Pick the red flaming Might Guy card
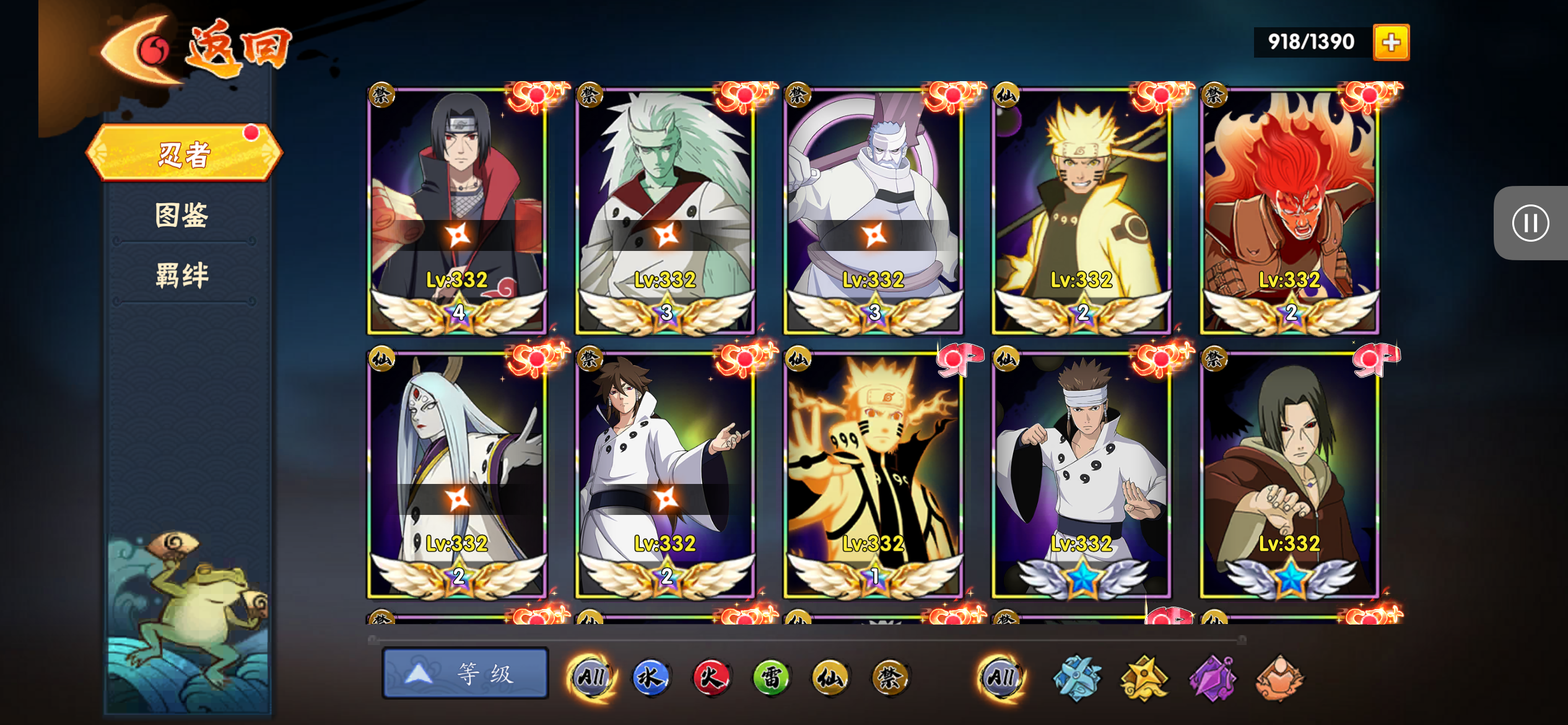The image size is (1568, 725). tap(1289, 211)
